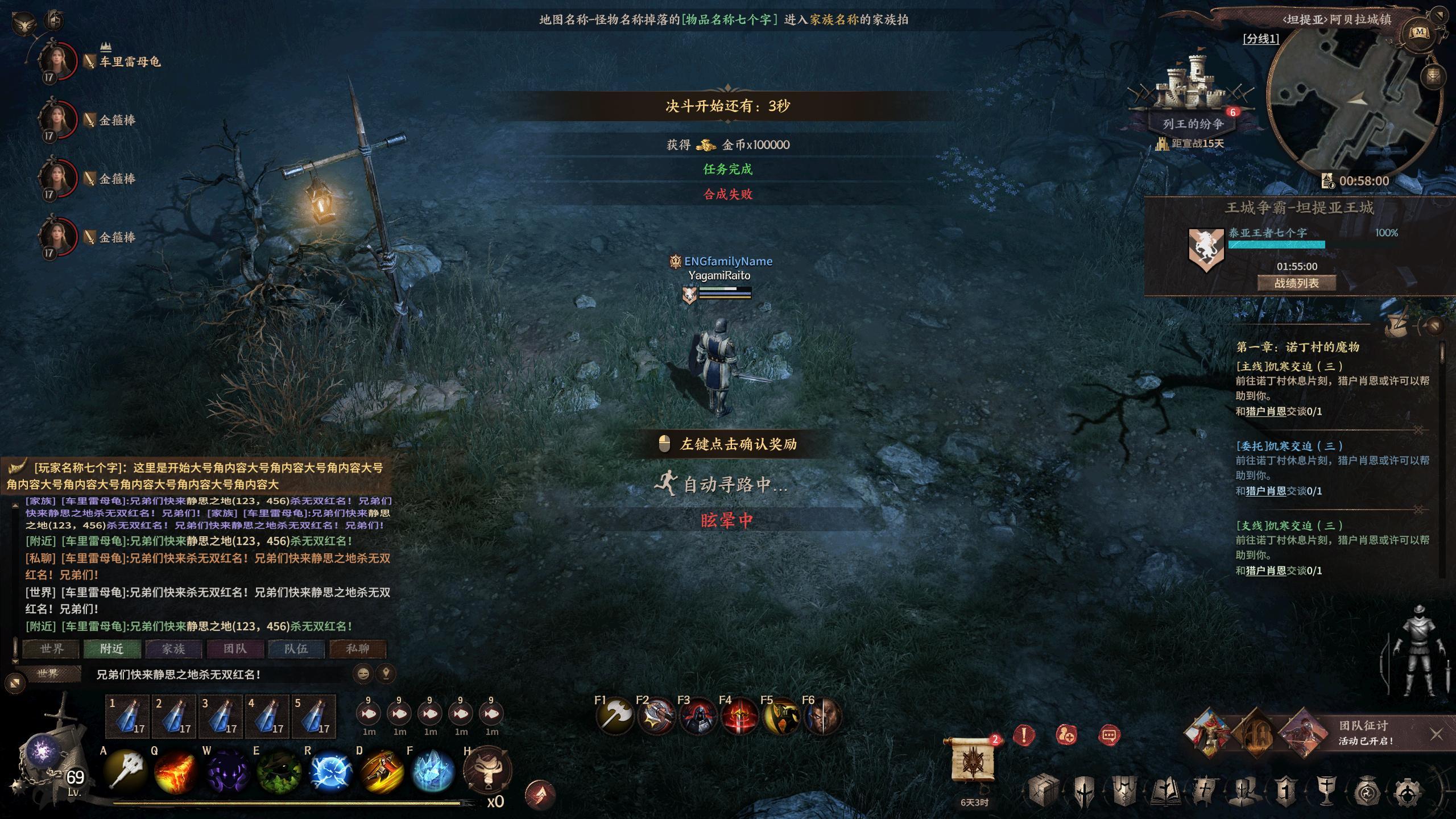
Task: Click the red add-friend seal icon
Action: 1066,735
